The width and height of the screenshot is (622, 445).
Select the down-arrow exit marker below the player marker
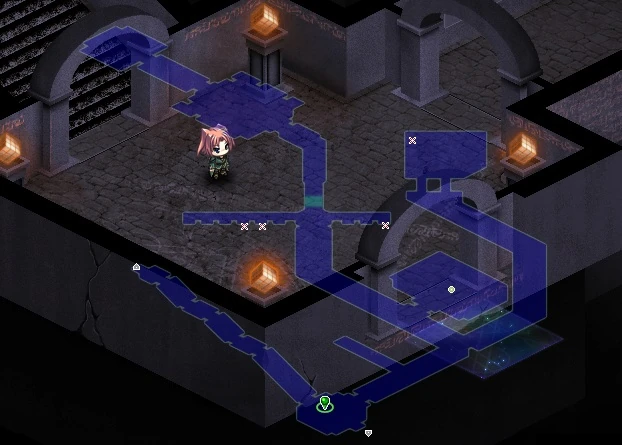(368, 433)
